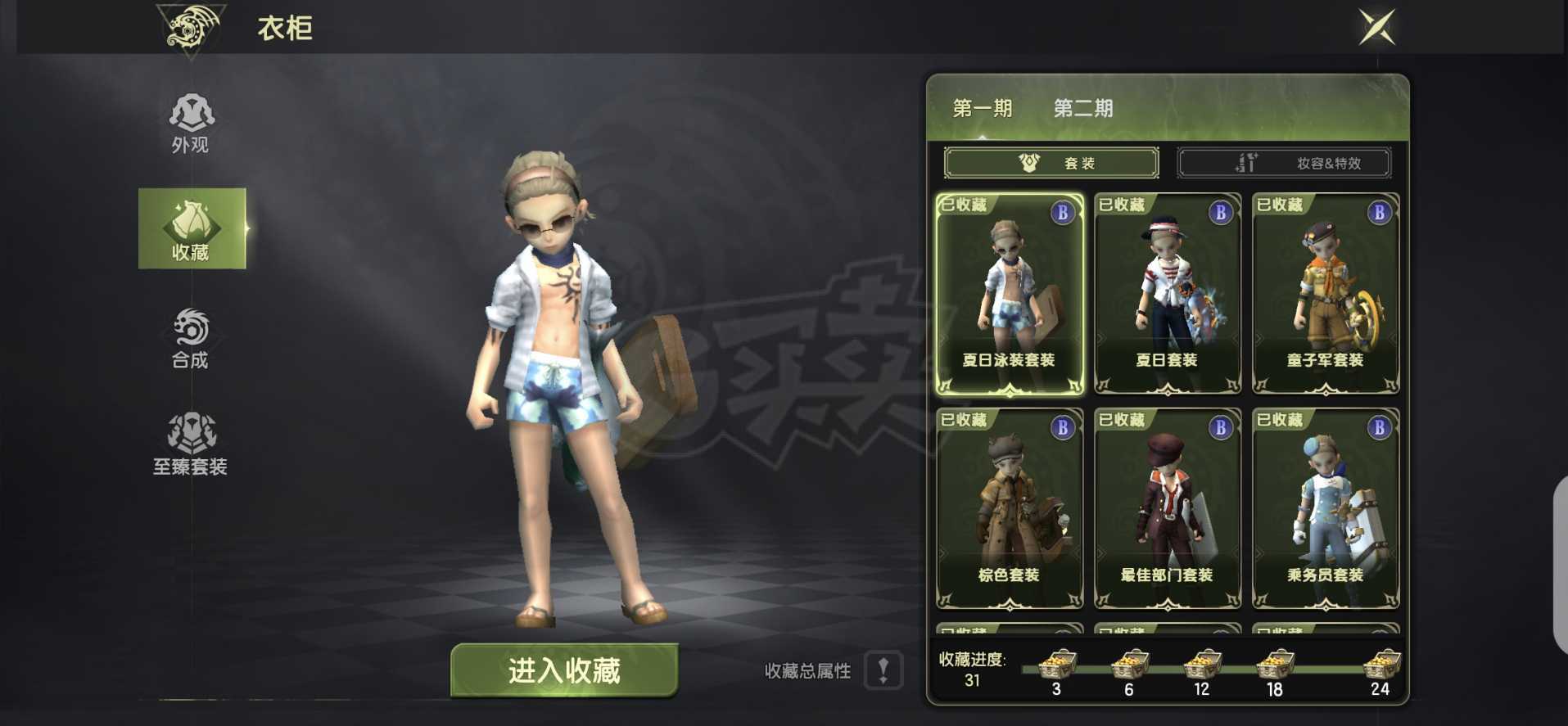Click the chameleon emblem beside 衣柜 title
Screen dimensions: 1568x726
190,29
